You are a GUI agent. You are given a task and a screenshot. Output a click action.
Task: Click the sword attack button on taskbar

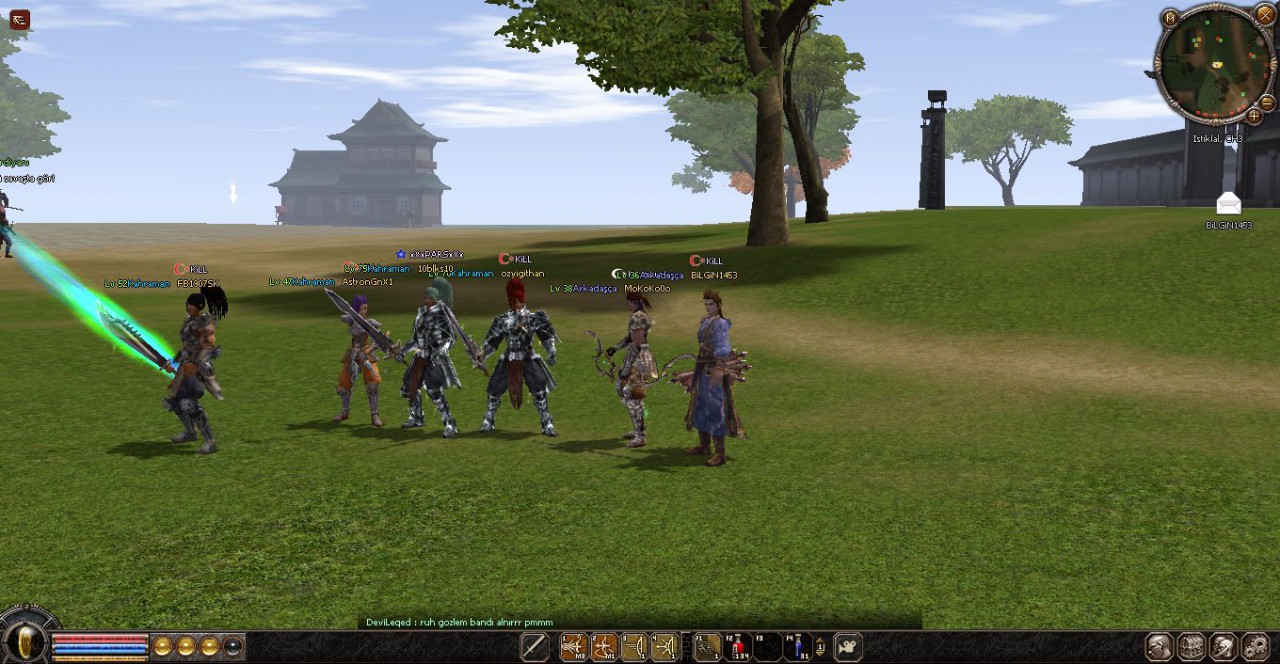535,647
